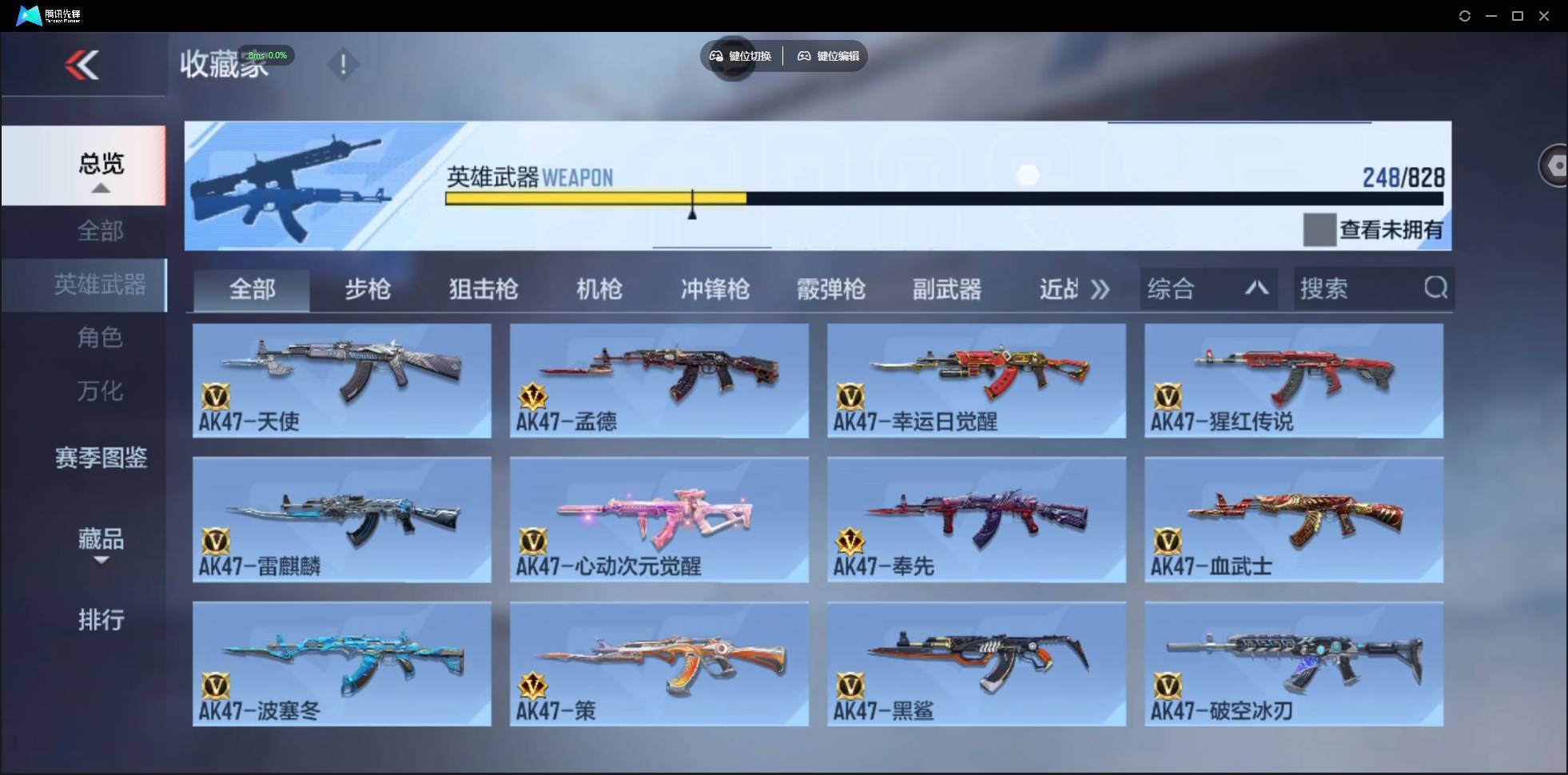Switch collection filter to 角色
The image size is (1568, 775).
click(101, 338)
